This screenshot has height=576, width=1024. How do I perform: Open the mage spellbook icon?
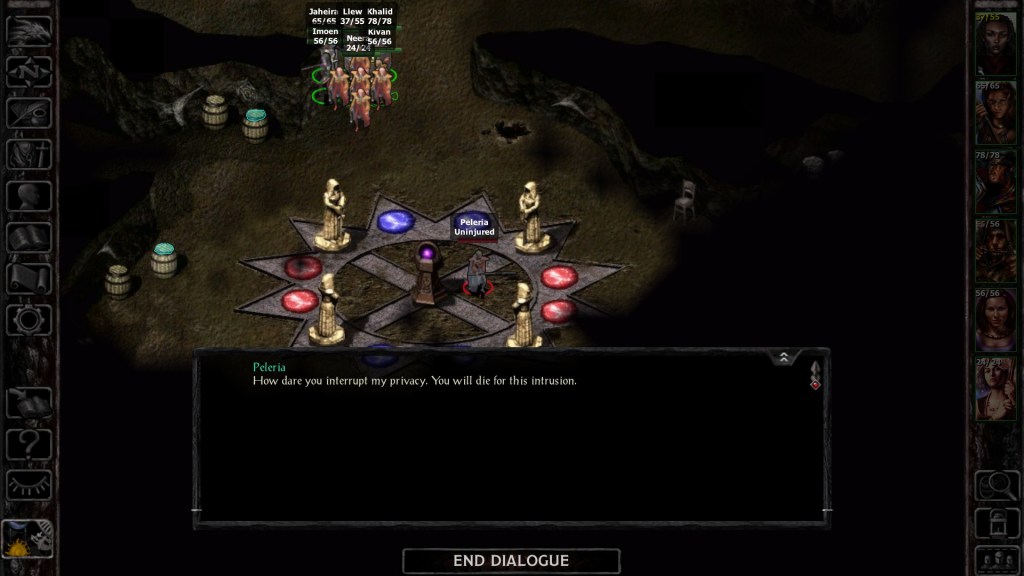pyautogui.click(x=29, y=237)
